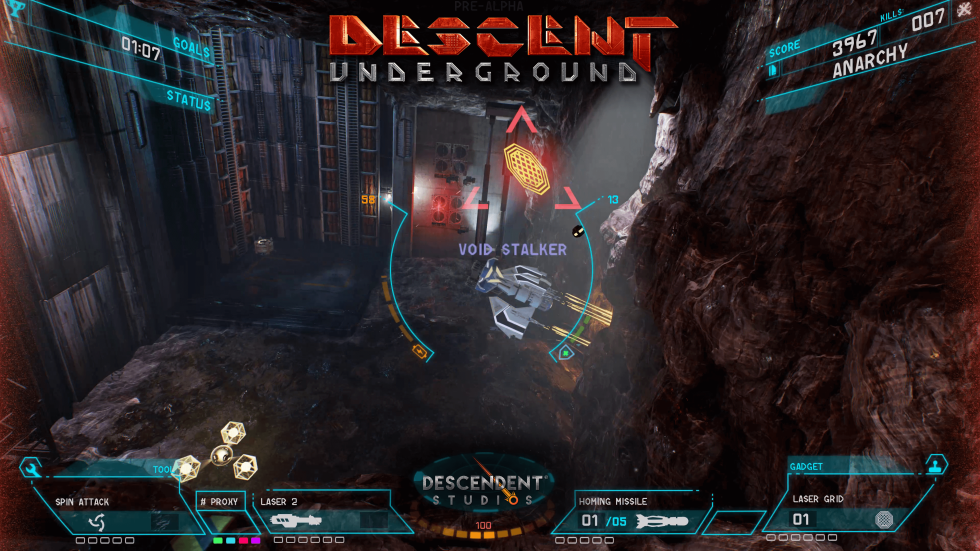Click the wrench tool icon

(30, 468)
